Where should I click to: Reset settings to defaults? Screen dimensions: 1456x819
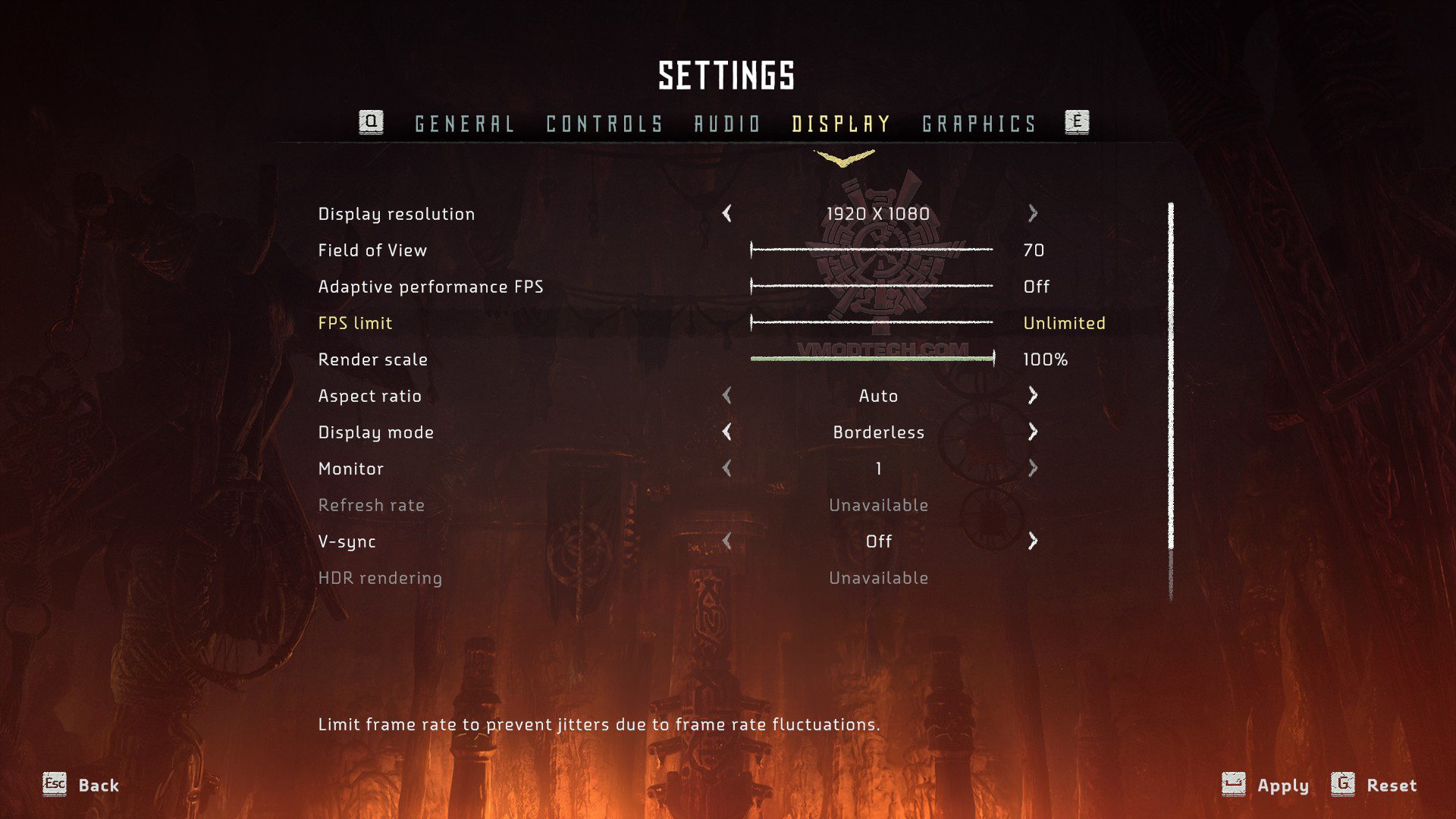[1374, 785]
